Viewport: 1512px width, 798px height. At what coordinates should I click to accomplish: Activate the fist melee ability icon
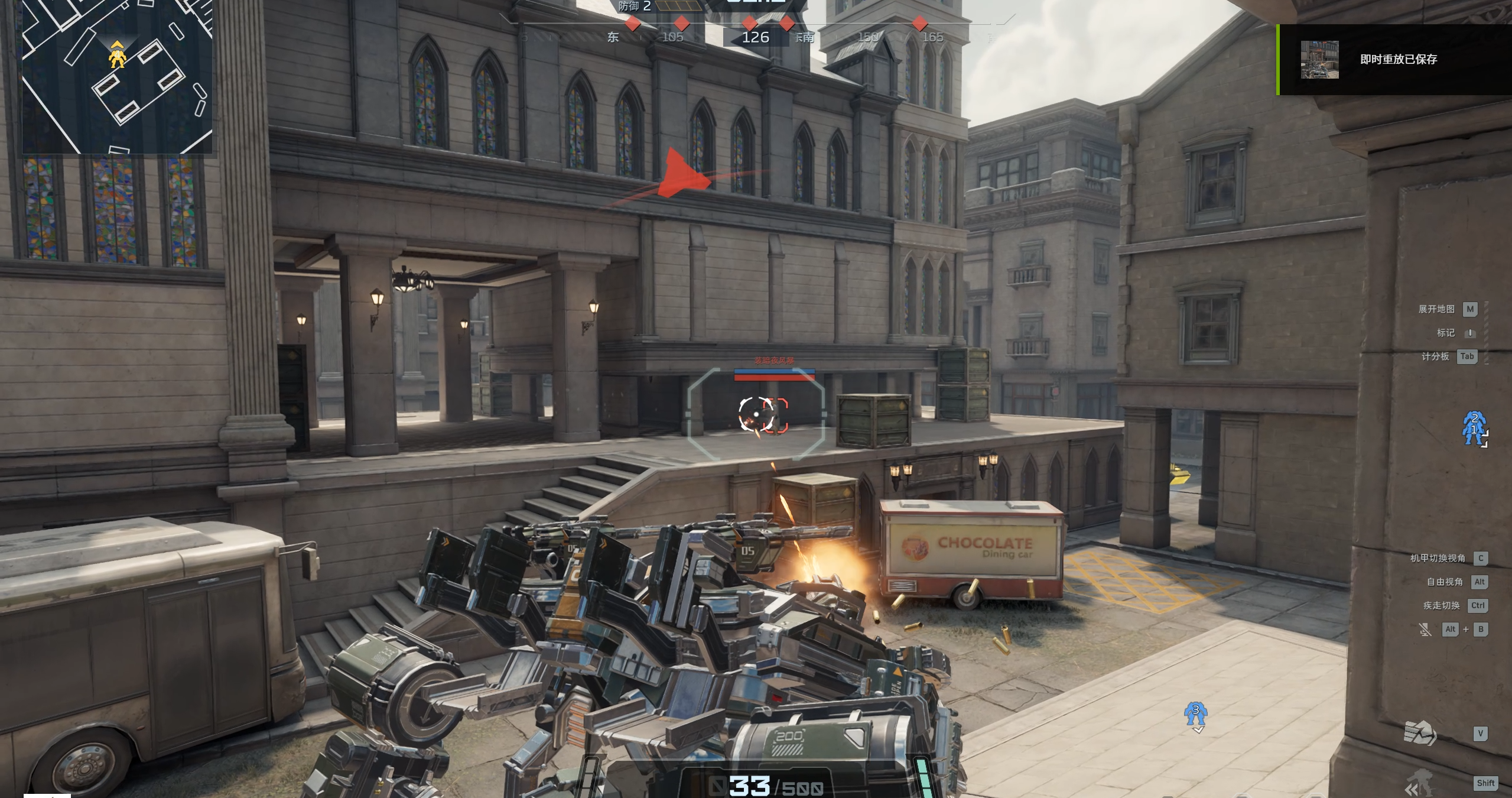[1420, 734]
